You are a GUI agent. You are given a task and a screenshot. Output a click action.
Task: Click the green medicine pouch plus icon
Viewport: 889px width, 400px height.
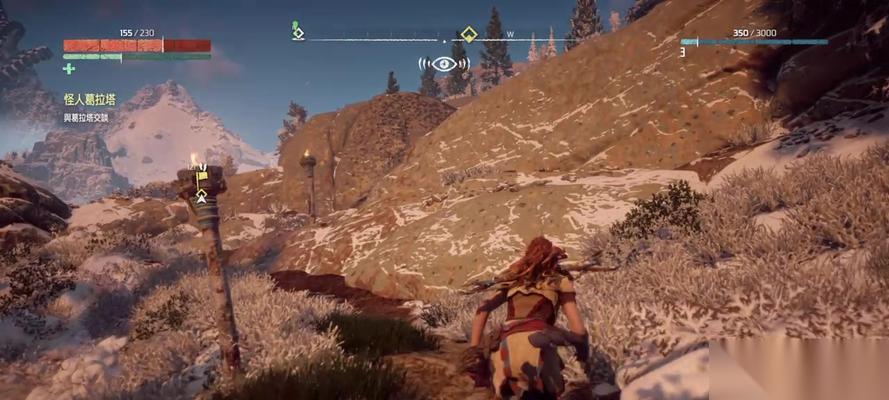(x=68, y=68)
